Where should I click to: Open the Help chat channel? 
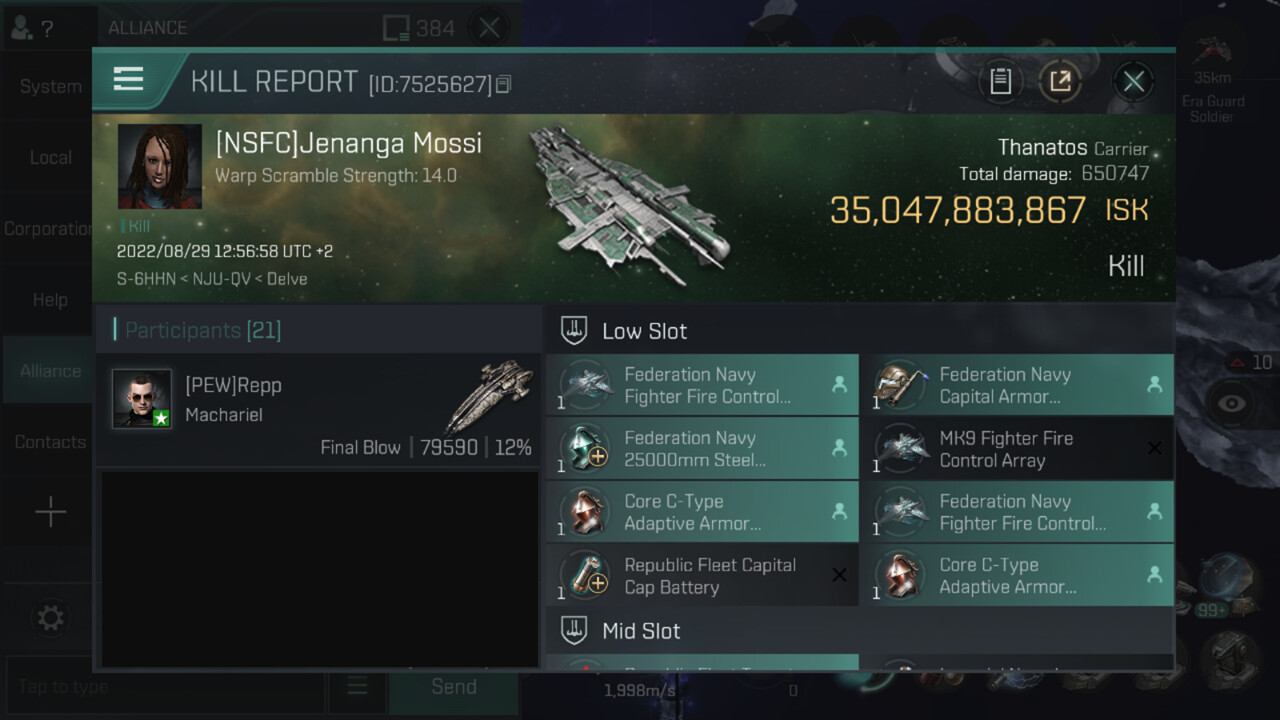tap(50, 300)
